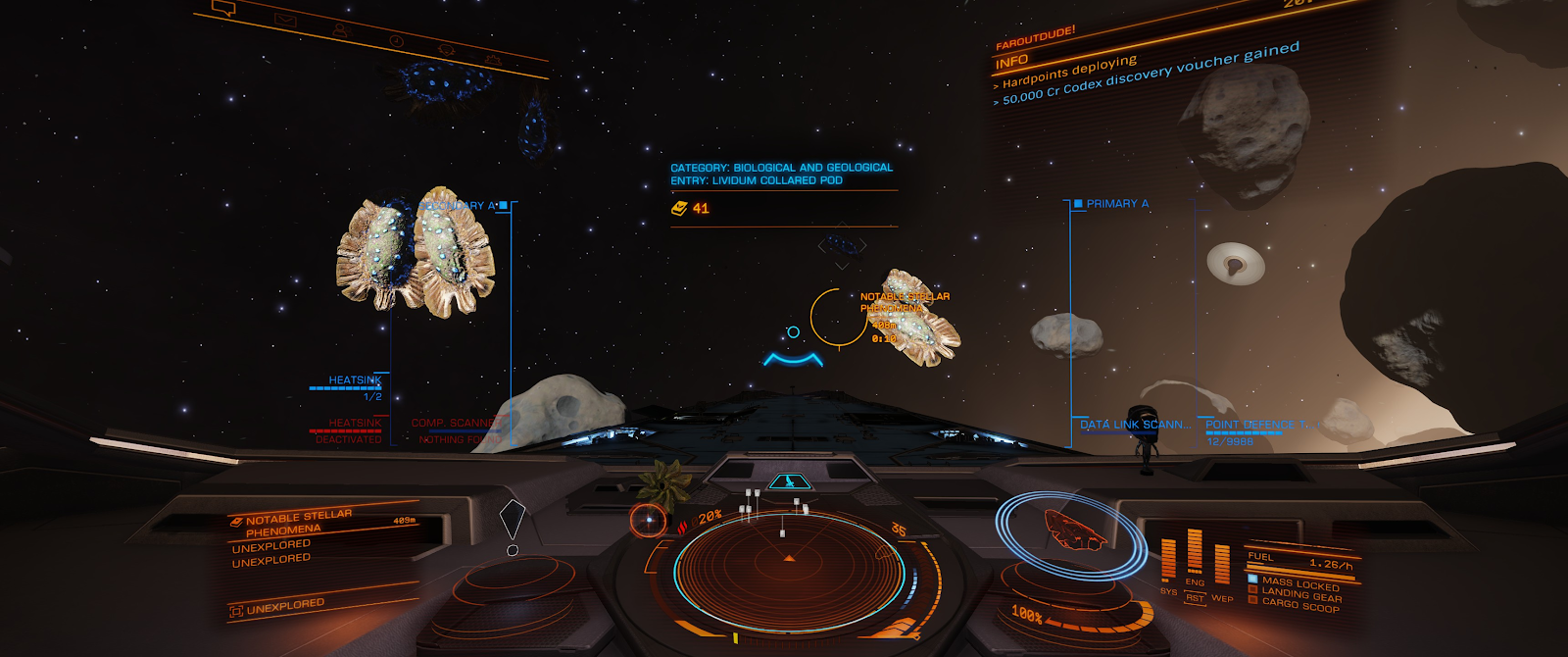The height and width of the screenshot is (657, 1568).
Task: Toggle the Landing Gear indicator
Action: point(1299,594)
